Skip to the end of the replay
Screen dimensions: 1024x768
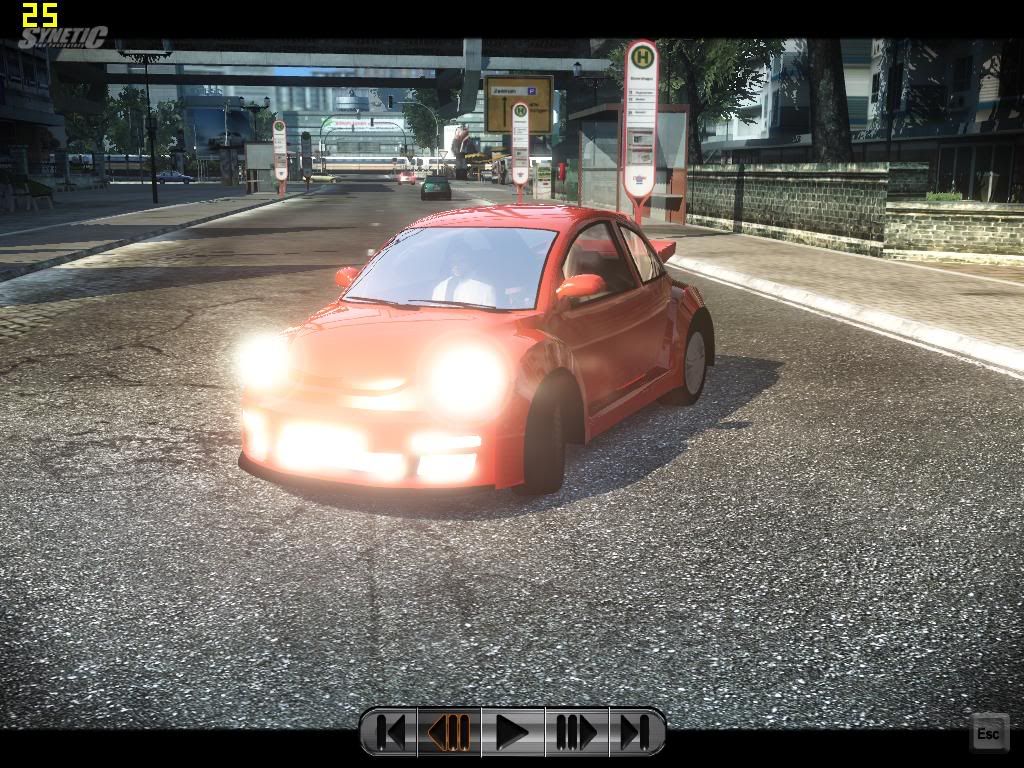point(634,732)
